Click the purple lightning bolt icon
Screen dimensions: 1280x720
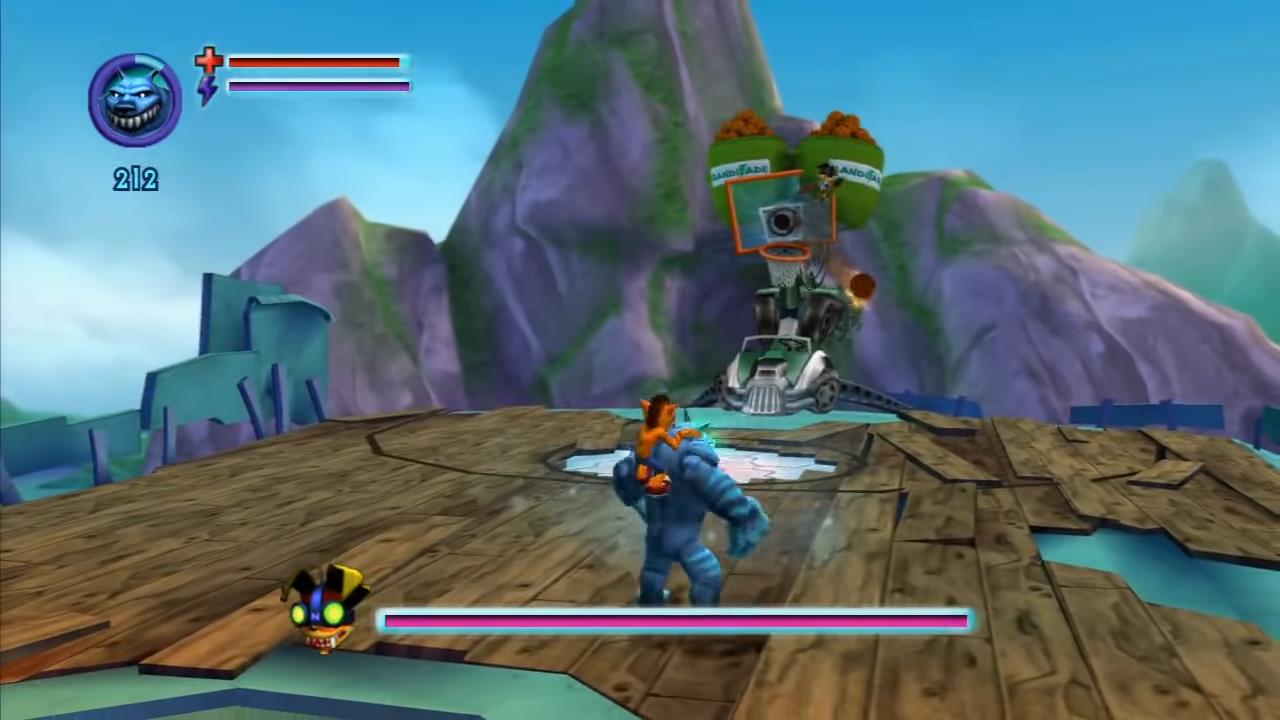[207, 89]
